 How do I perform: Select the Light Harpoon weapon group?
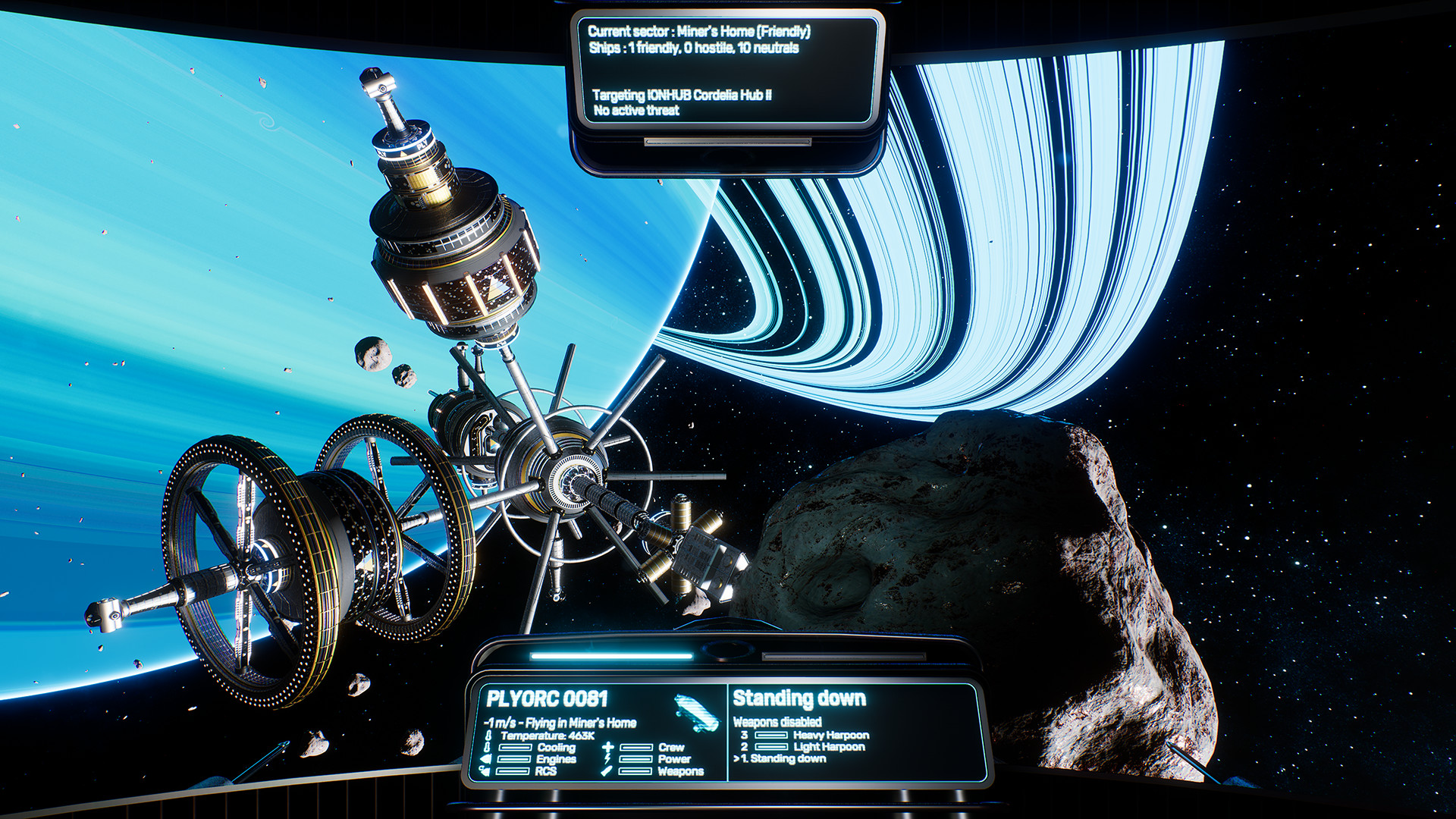tap(828, 747)
